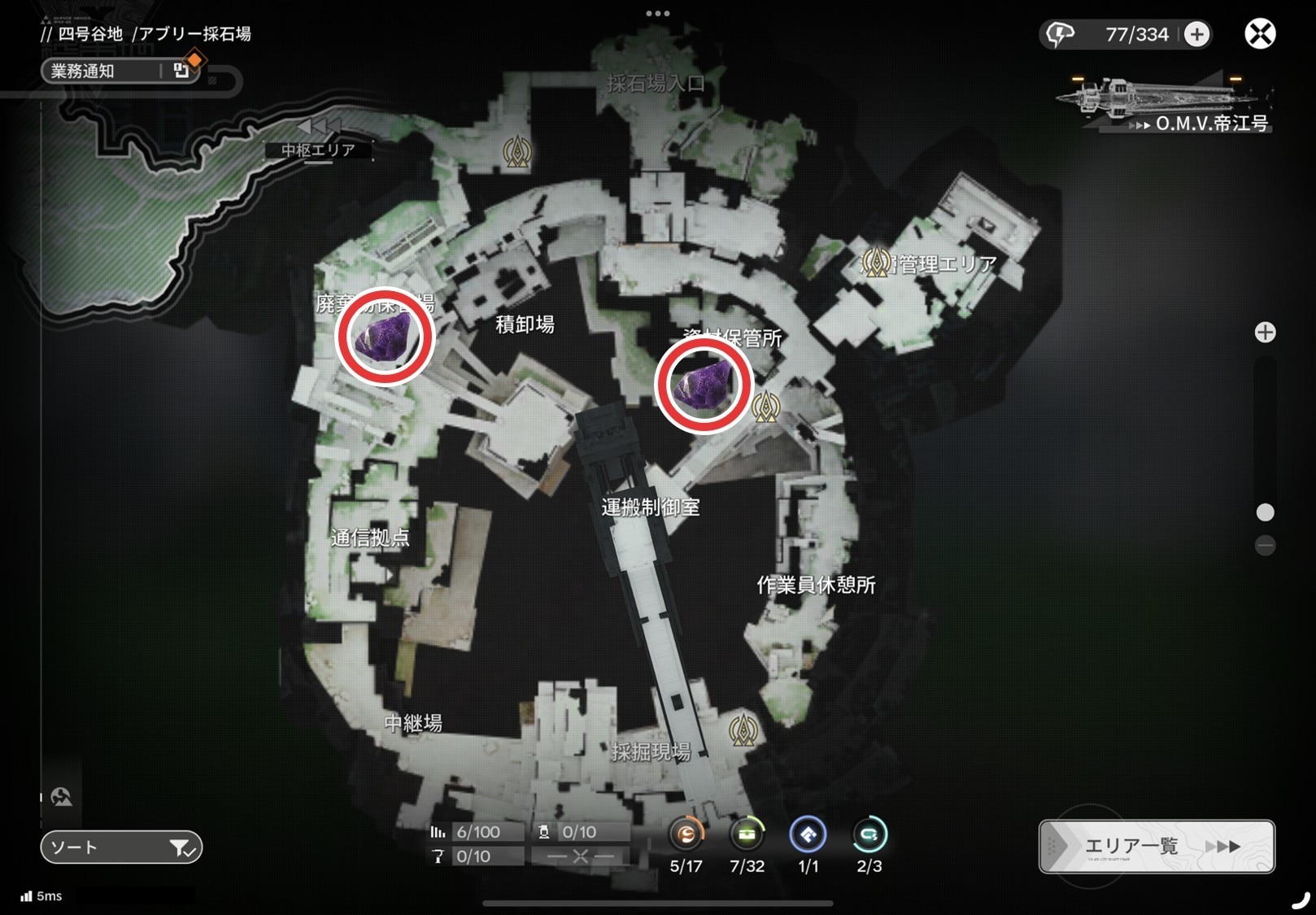
Task: Select the teleport marker at 管理エリア
Action: tap(876, 262)
